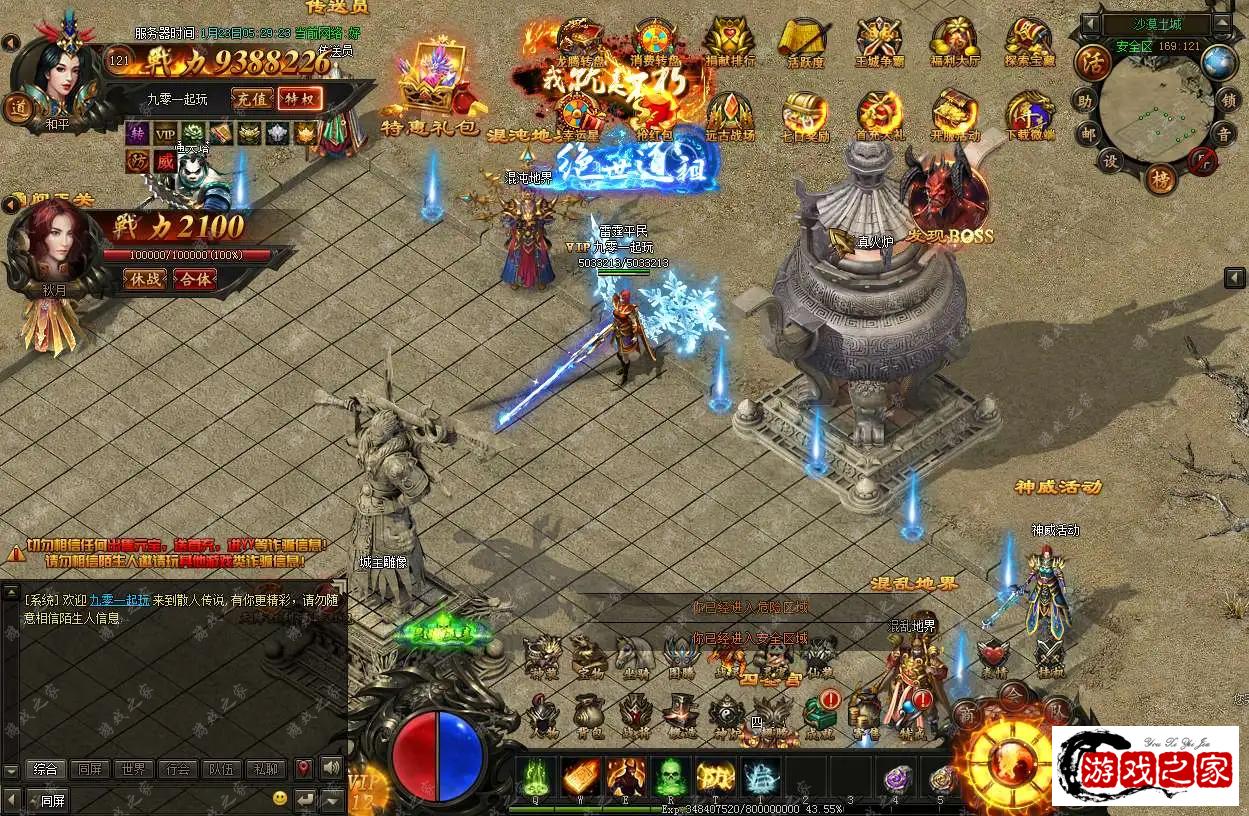The height and width of the screenshot is (816, 1249).
Task: Click the 合体 merge button
Action: pyautogui.click(x=195, y=279)
